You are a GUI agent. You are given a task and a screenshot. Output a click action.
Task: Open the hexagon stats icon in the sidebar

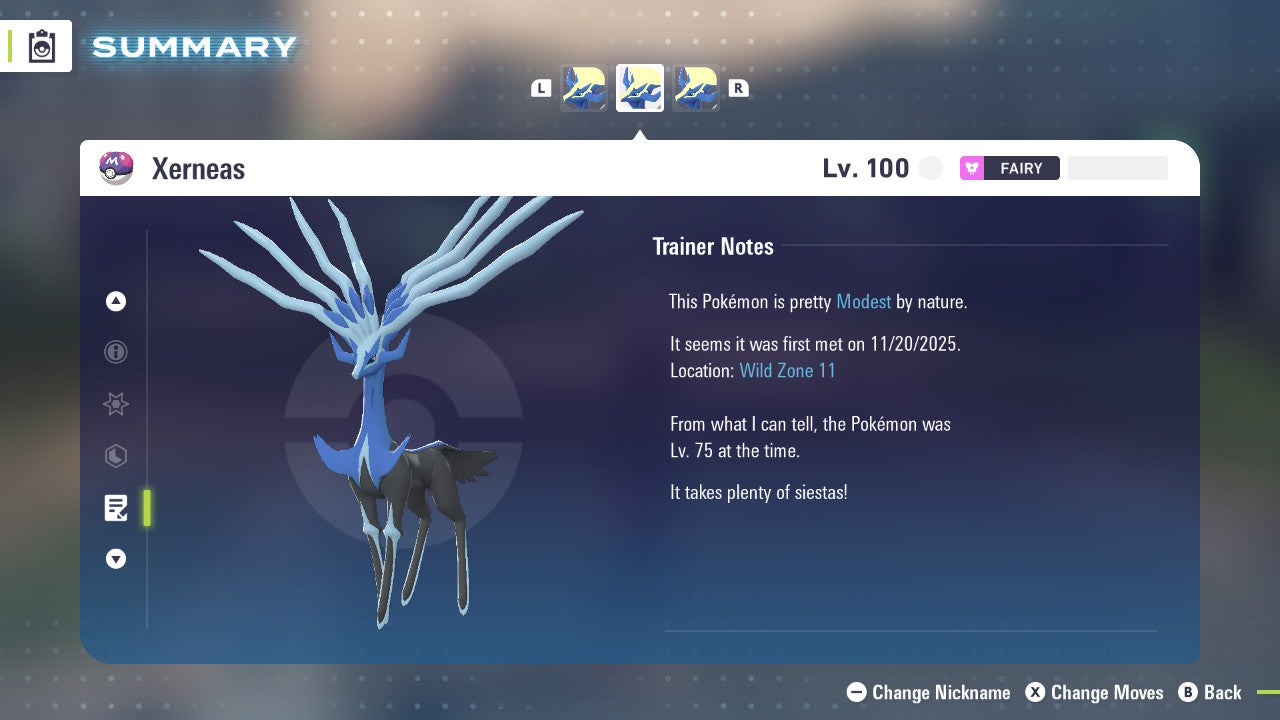(116, 456)
